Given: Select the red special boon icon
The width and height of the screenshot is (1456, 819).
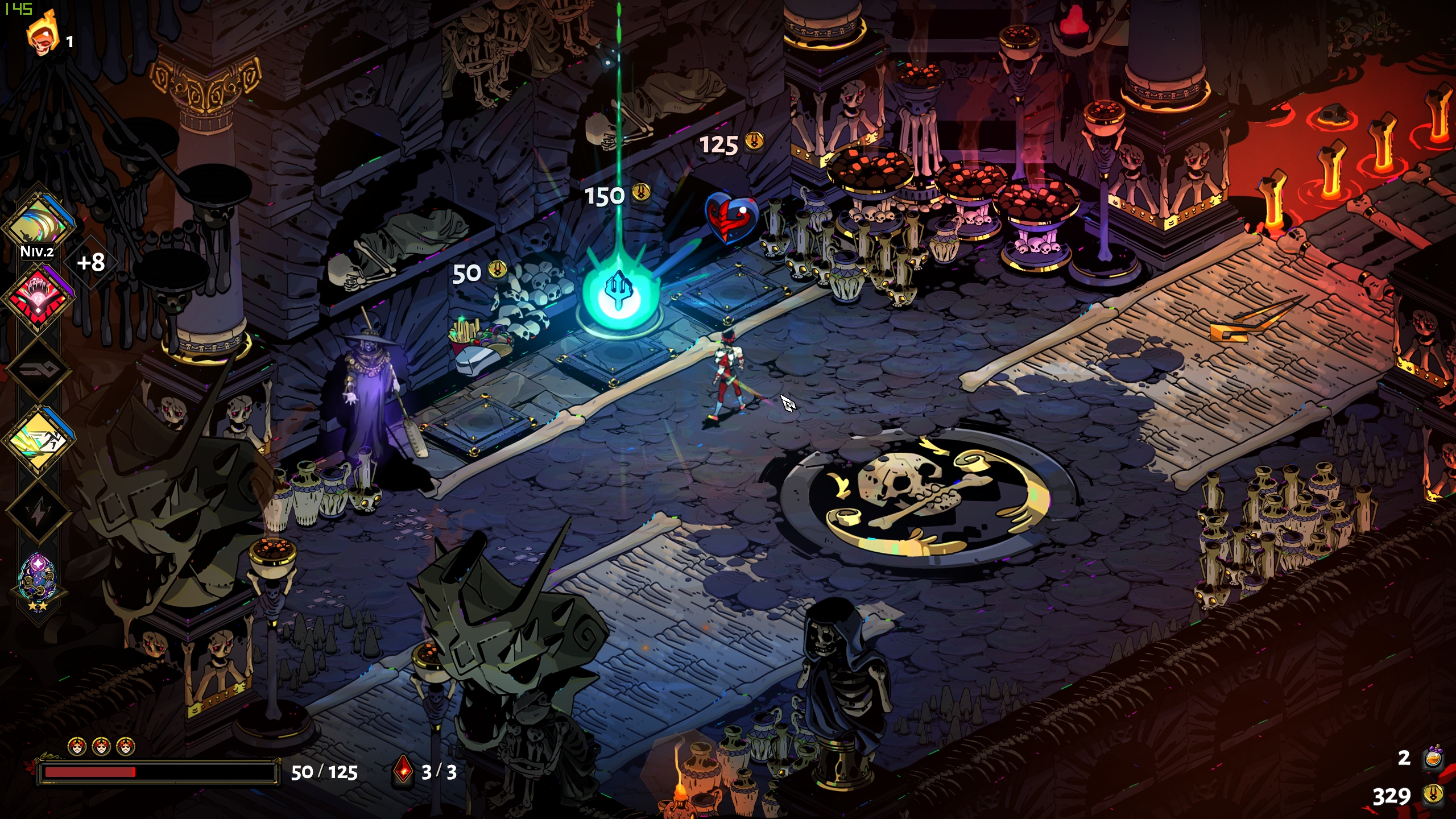Looking at the screenshot, I should [x=39, y=295].
